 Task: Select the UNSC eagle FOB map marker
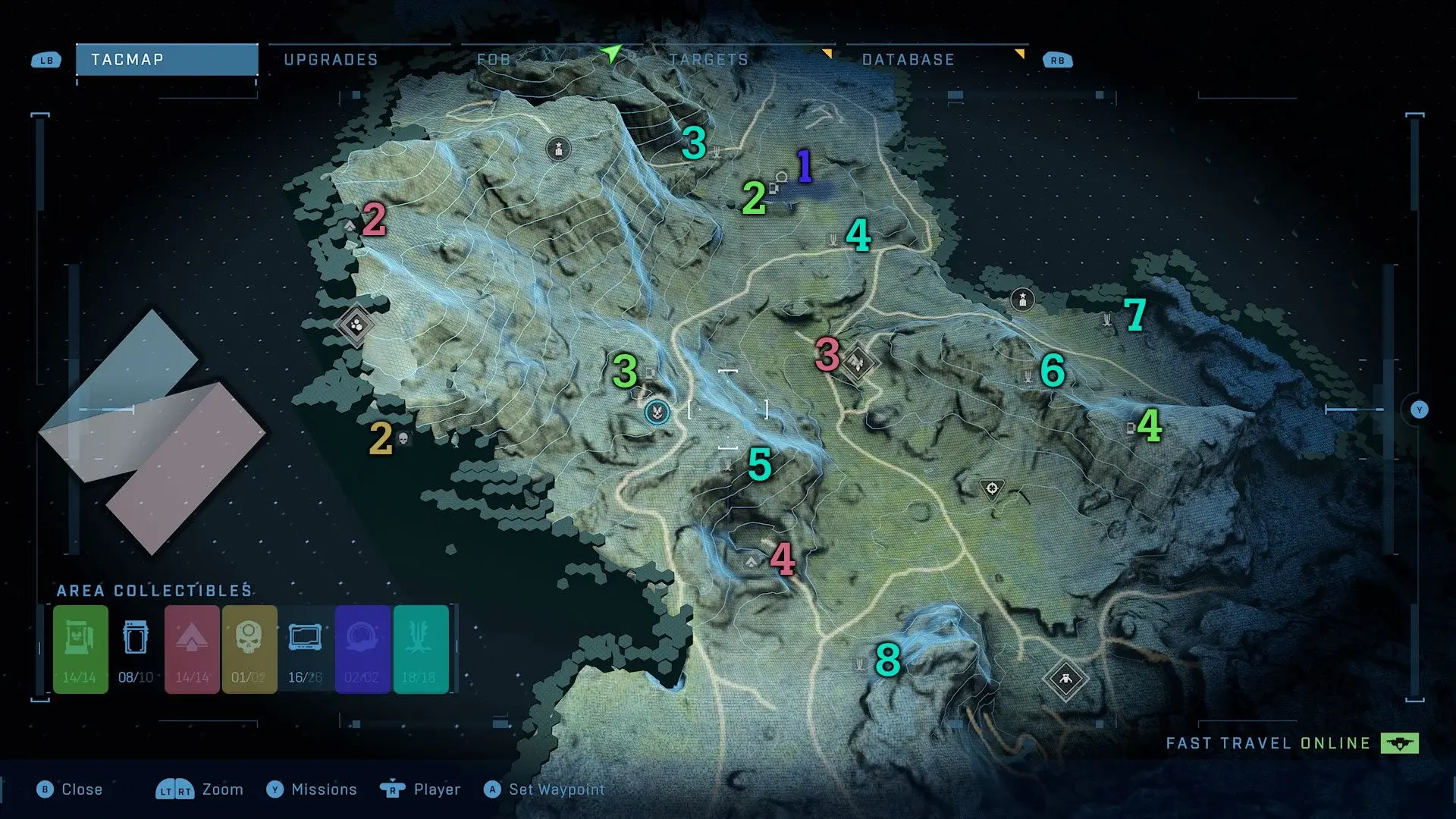click(657, 412)
